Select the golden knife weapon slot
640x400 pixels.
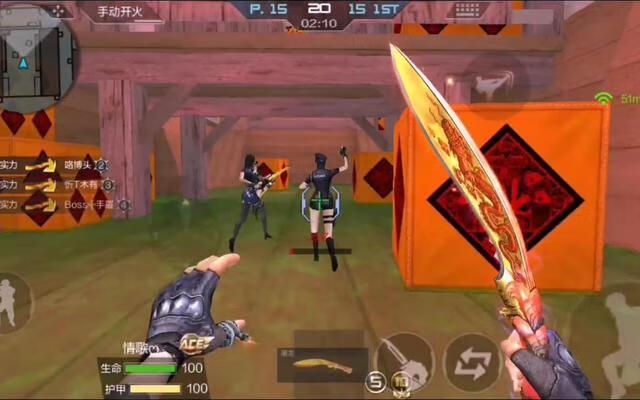[322, 365]
